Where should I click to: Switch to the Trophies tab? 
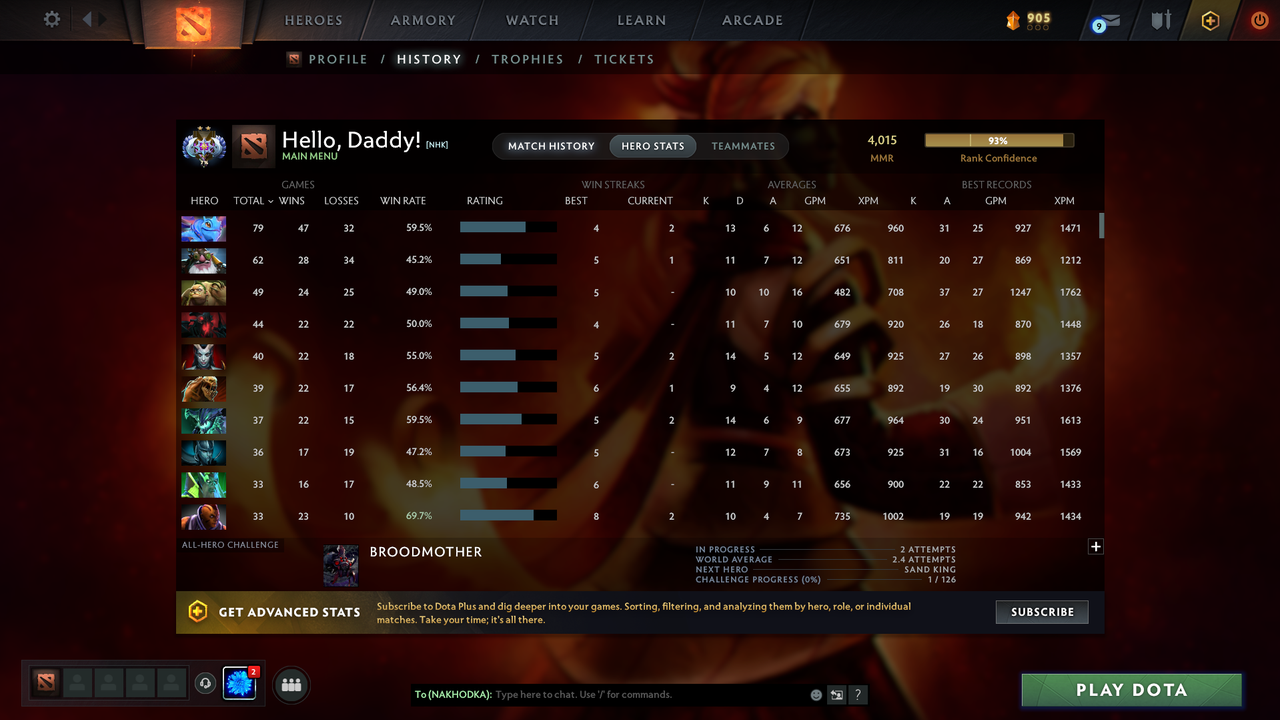pyautogui.click(x=527, y=59)
